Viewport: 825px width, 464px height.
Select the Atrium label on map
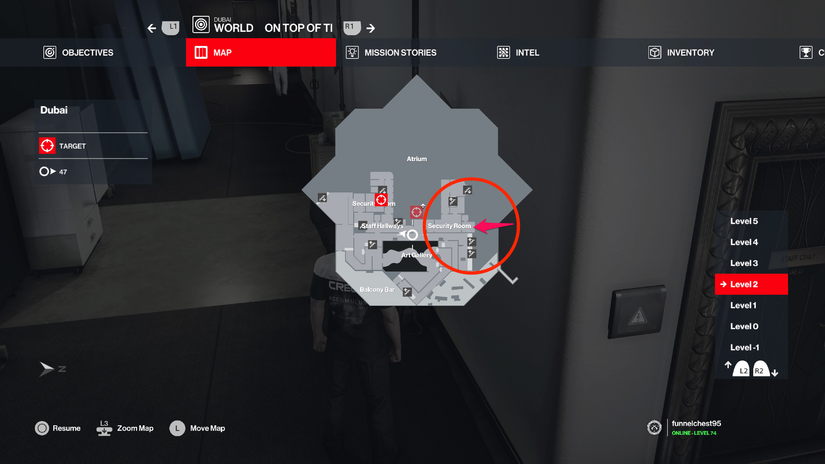416,159
